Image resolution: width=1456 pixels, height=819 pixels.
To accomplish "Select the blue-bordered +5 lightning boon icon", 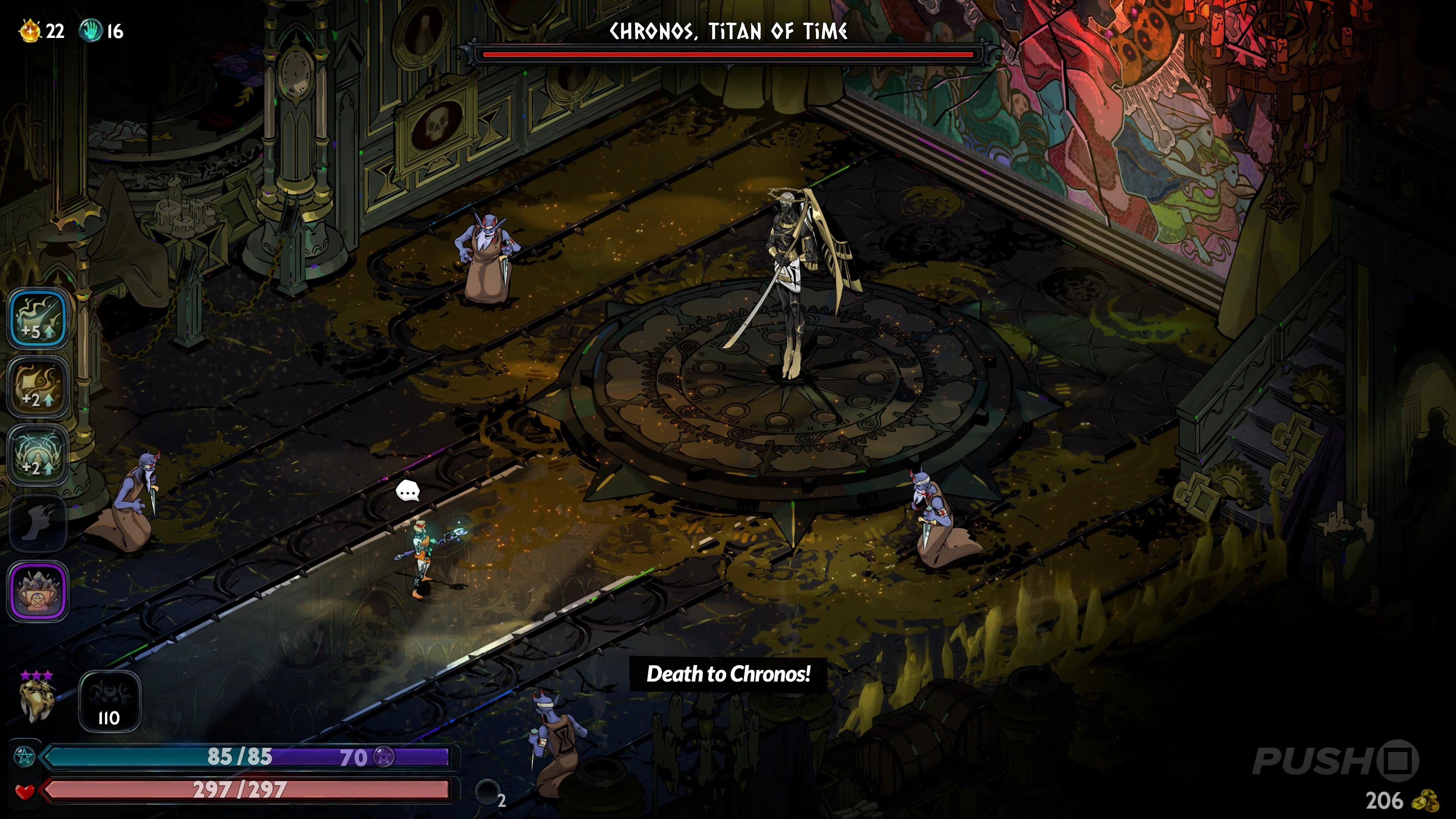I will pos(38,318).
